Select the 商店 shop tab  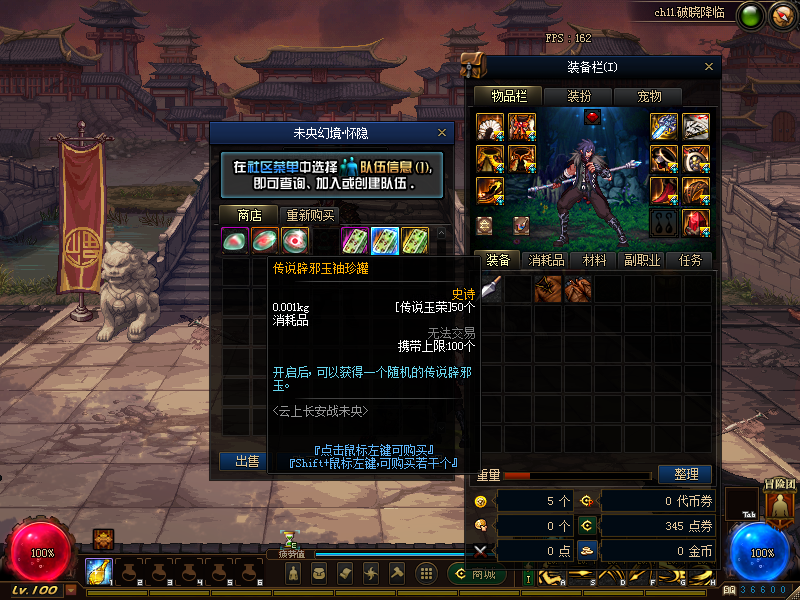pos(249,215)
